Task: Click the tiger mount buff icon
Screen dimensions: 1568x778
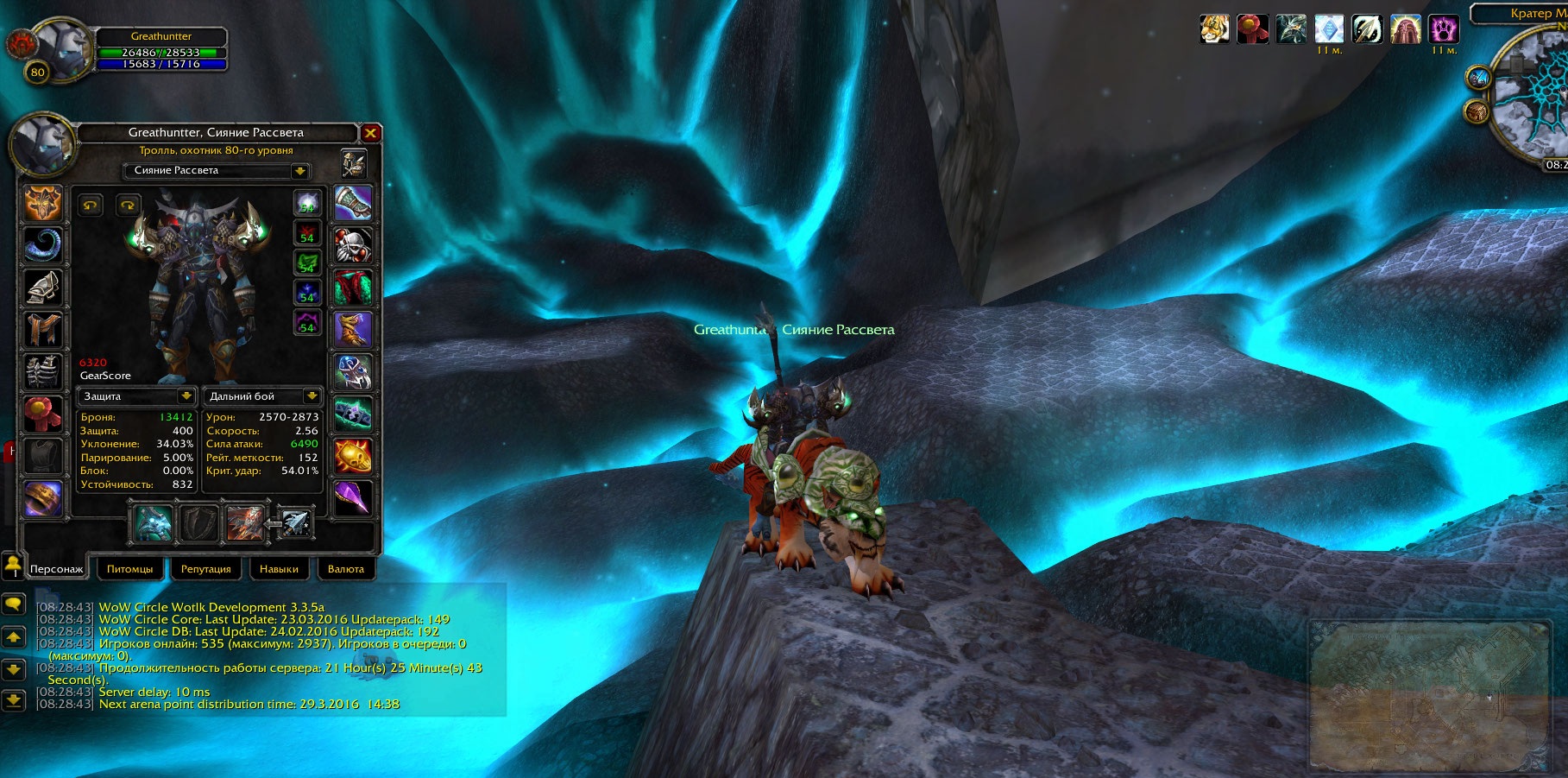Action: pos(1214,29)
